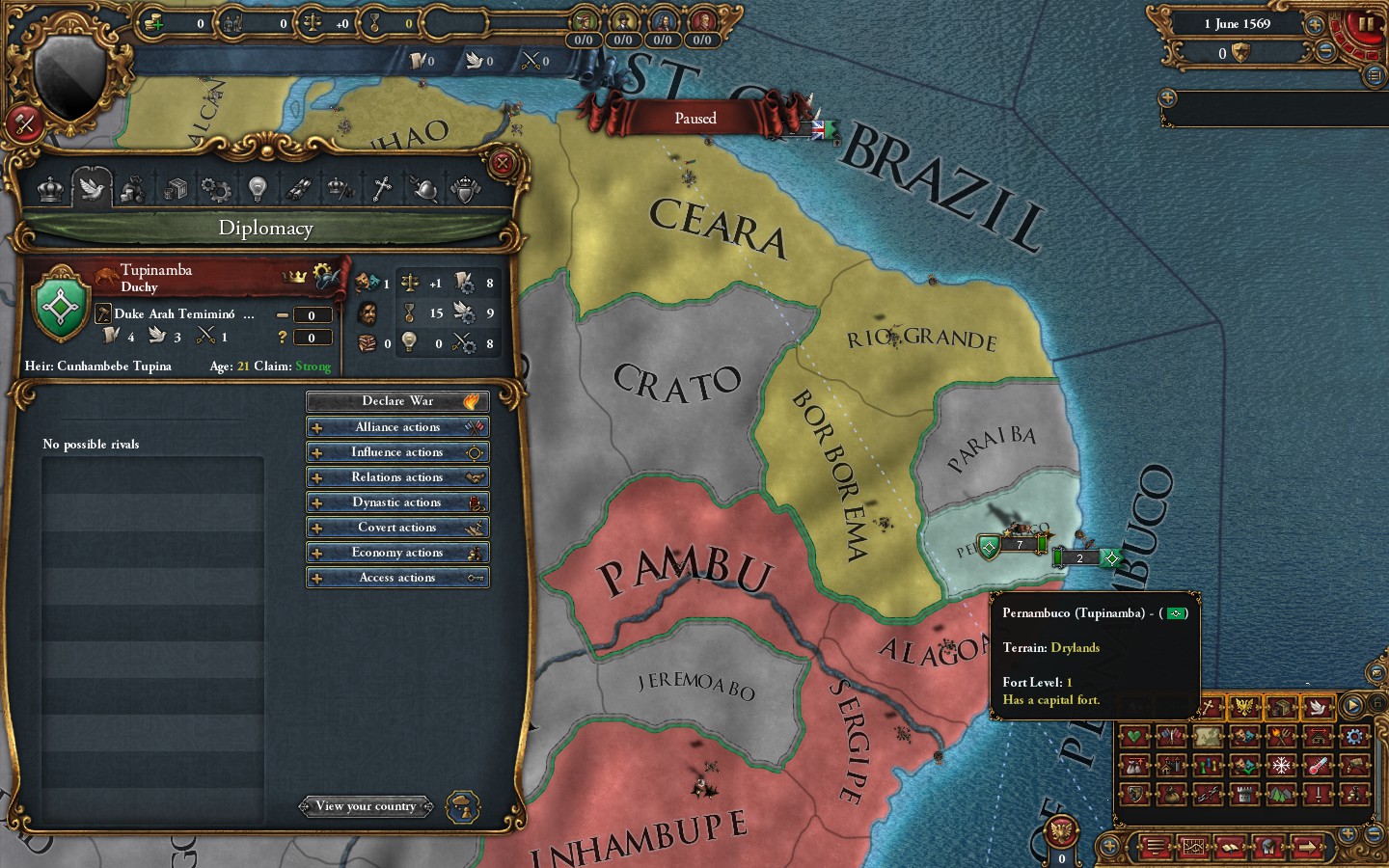This screenshot has height=868, width=1389.
Task: Open the religion map mode with the cross icon
Action: click(1207, 706)
